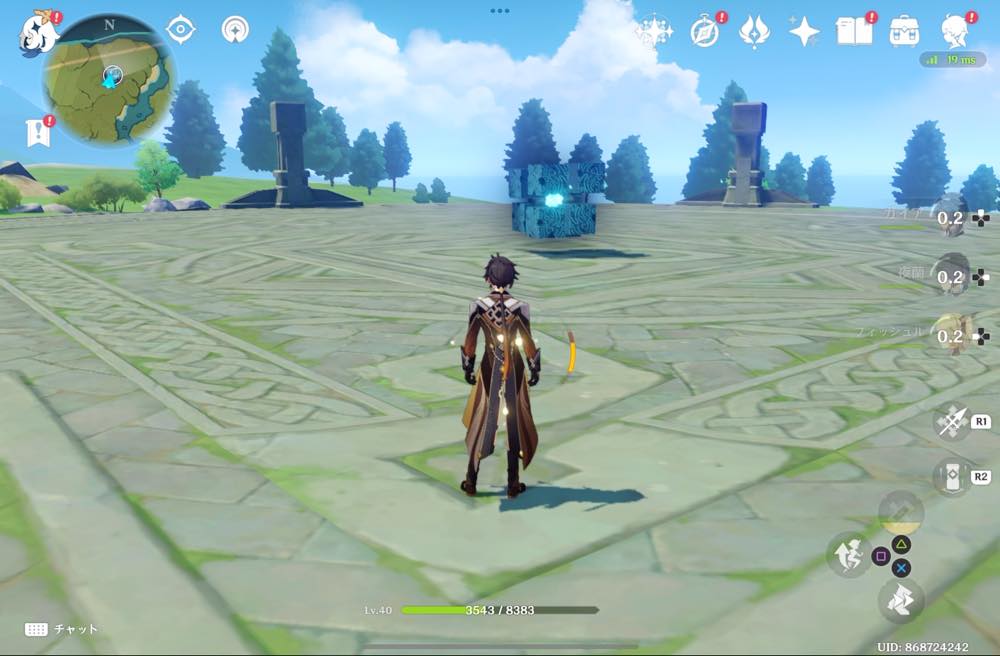The width and height of the screenshot is (1000, 656).
Task: Click the four-pointed star icon
Action: coord(803,33)
